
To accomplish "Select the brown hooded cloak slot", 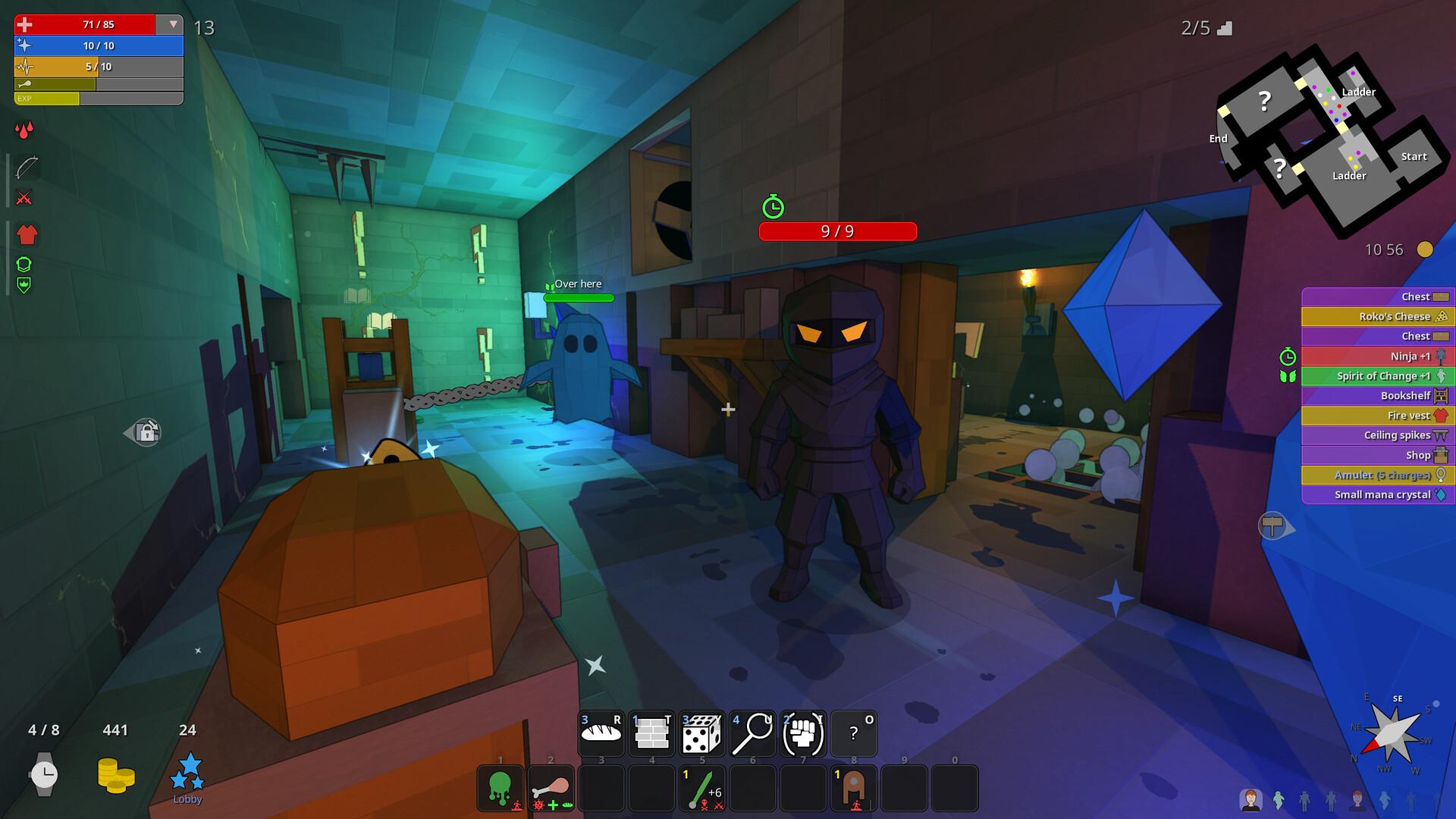I will click(854, 788).
